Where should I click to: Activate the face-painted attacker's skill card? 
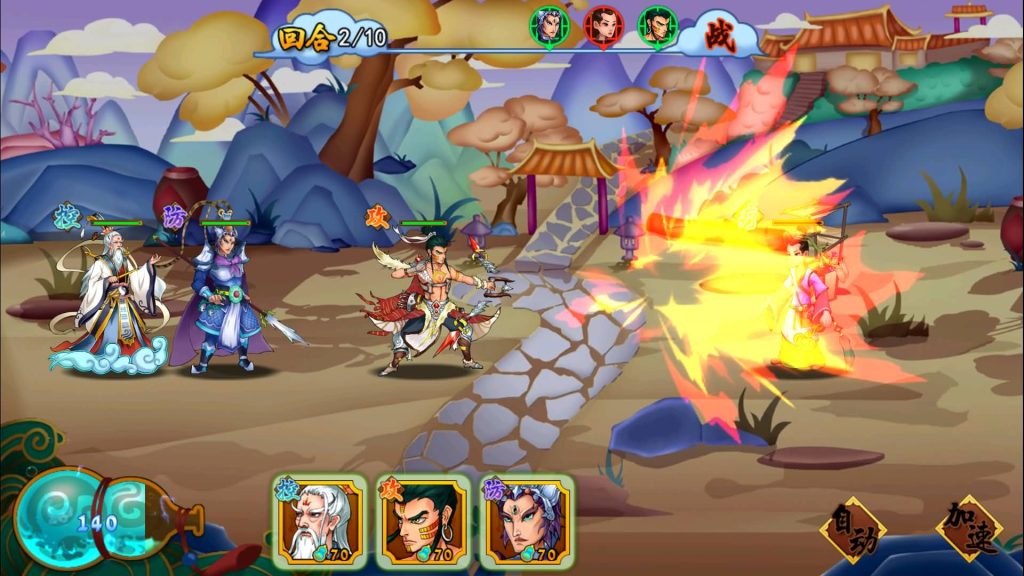point(423,522)
